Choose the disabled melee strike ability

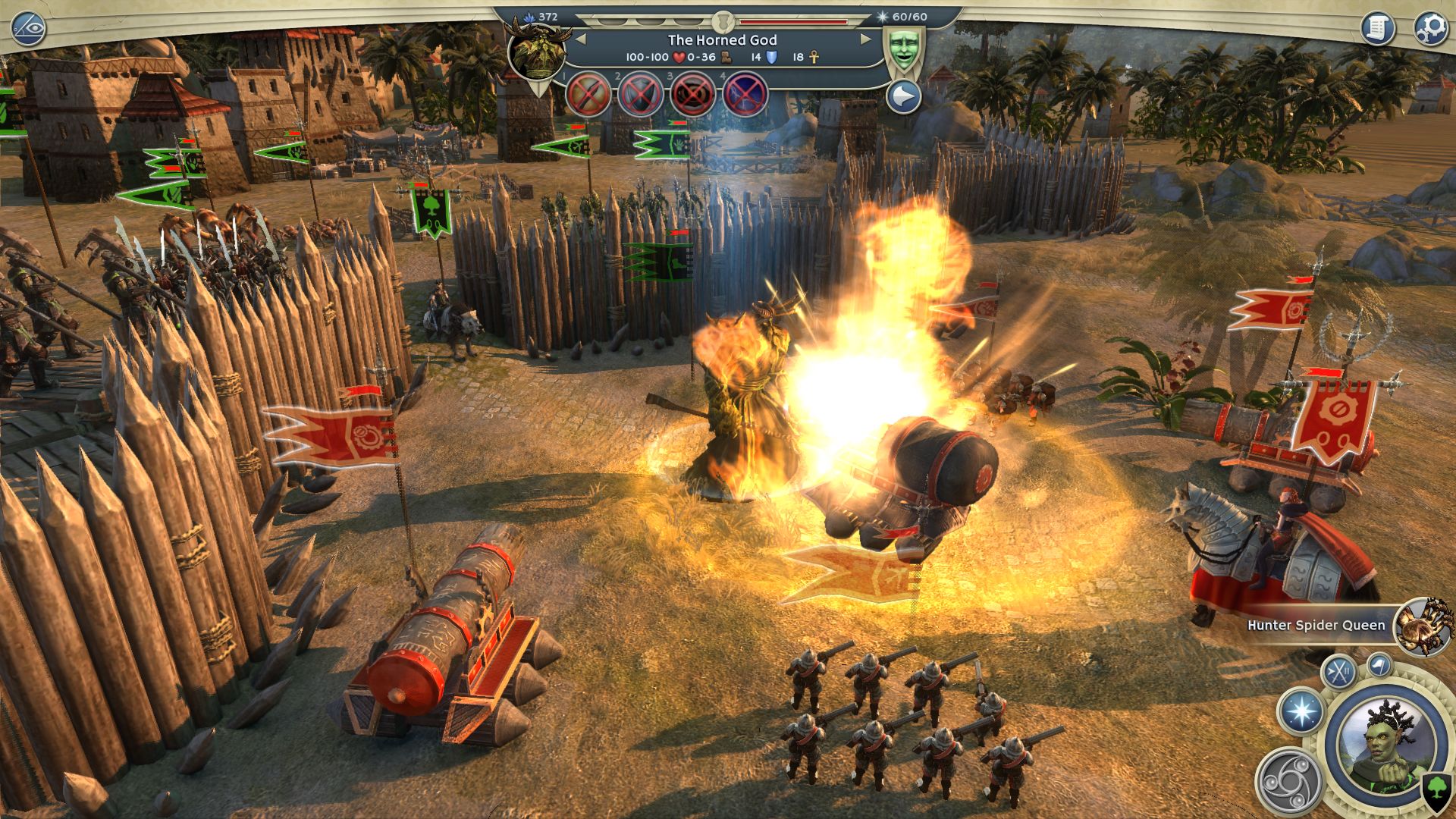(x=588, y=96)
